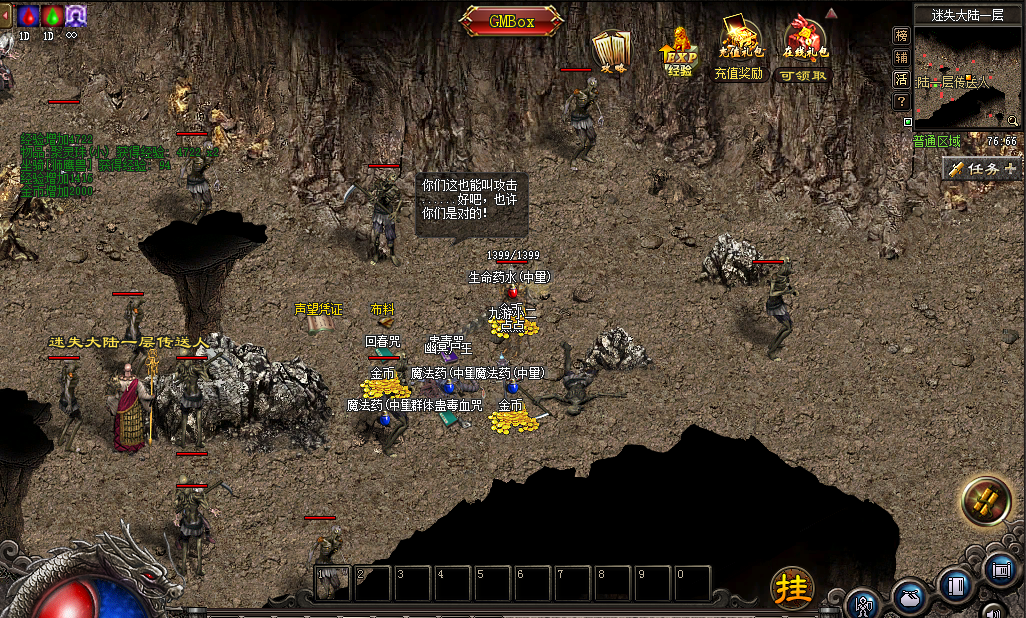Open the 攻略 strategy guide cards icon
Image resolution: width=1026 pixels, height=618 pixels.
tap(610, 50)
